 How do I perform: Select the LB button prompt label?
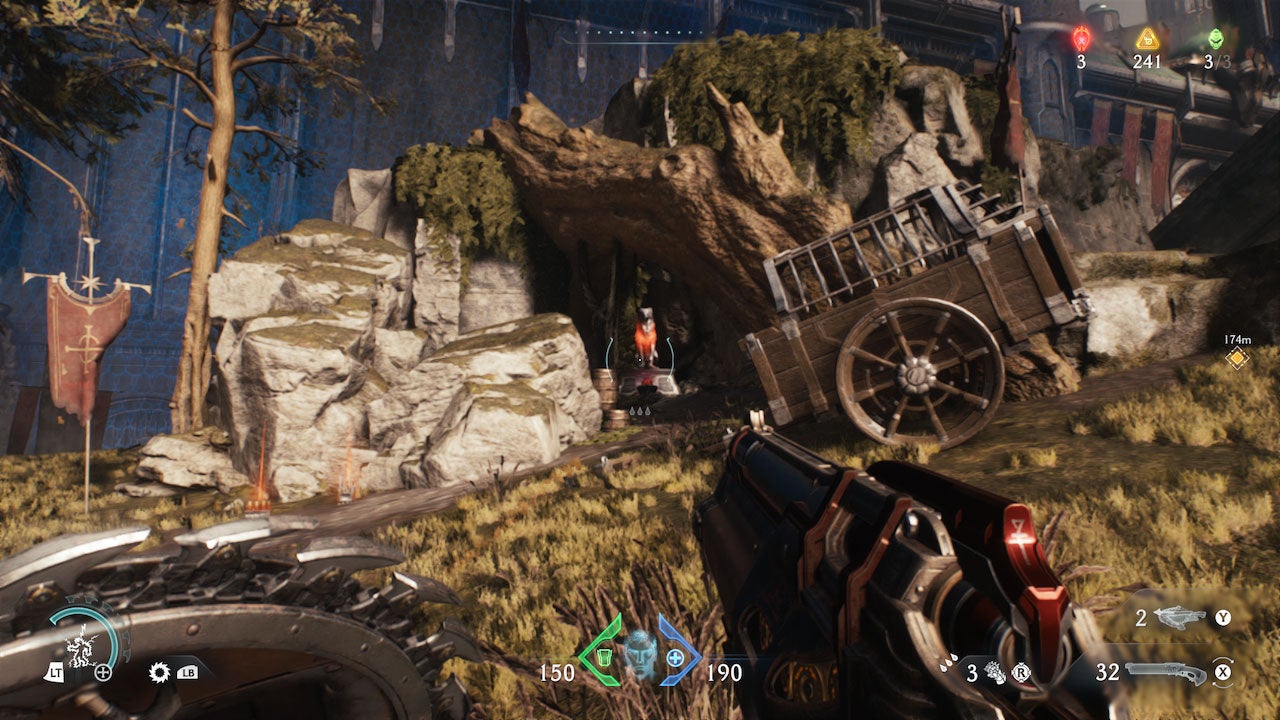tap(187, 673)
